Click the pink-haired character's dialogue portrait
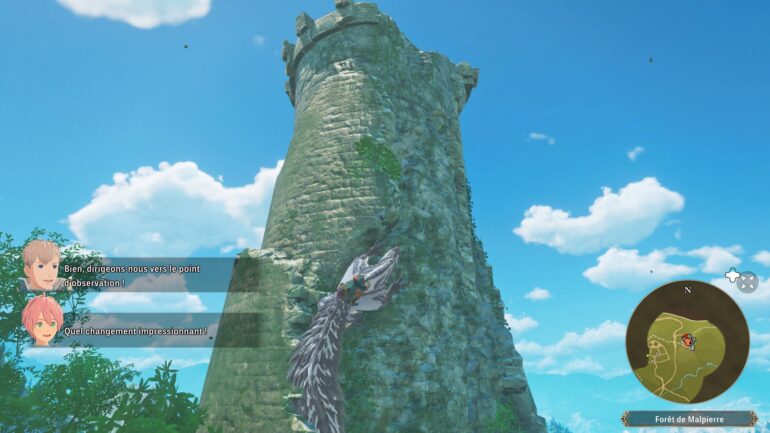Viewport: 770px width, 433px height. click(42, 320)
